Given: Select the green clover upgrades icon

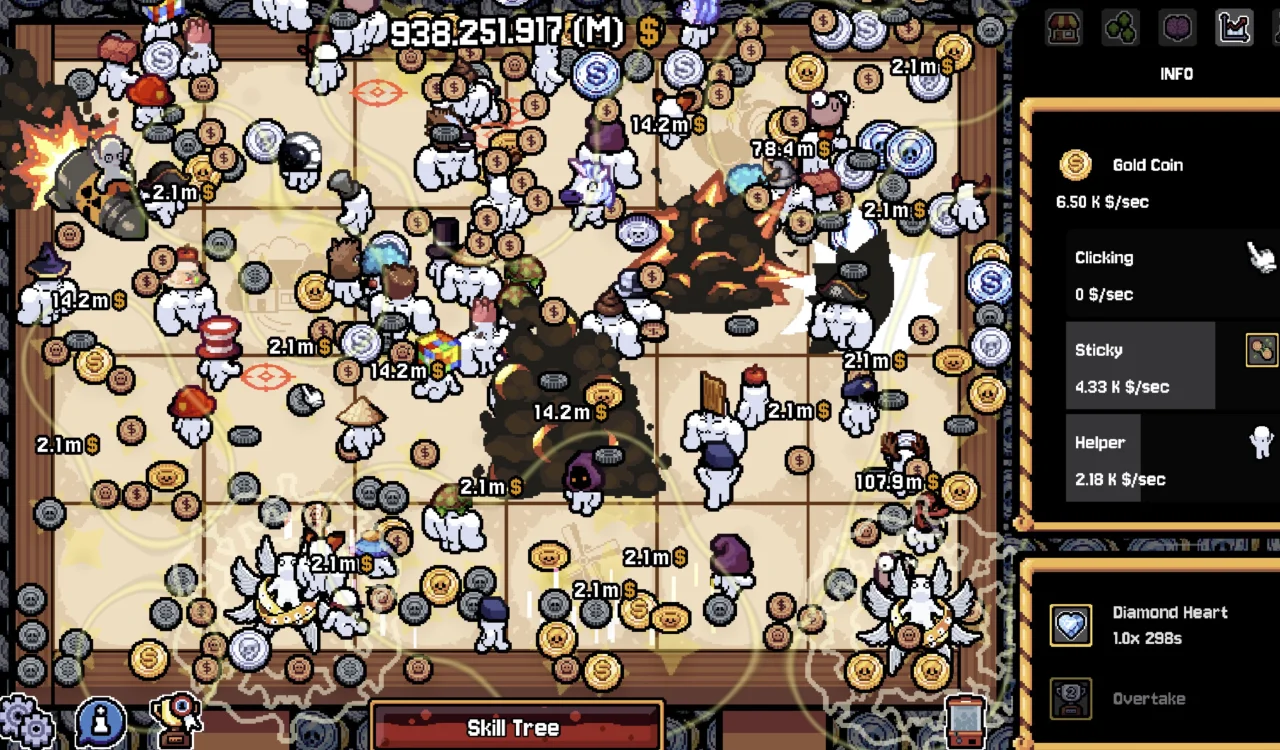Looking at the screenshot, I should pyautogui.click(x=1120, y=28).
